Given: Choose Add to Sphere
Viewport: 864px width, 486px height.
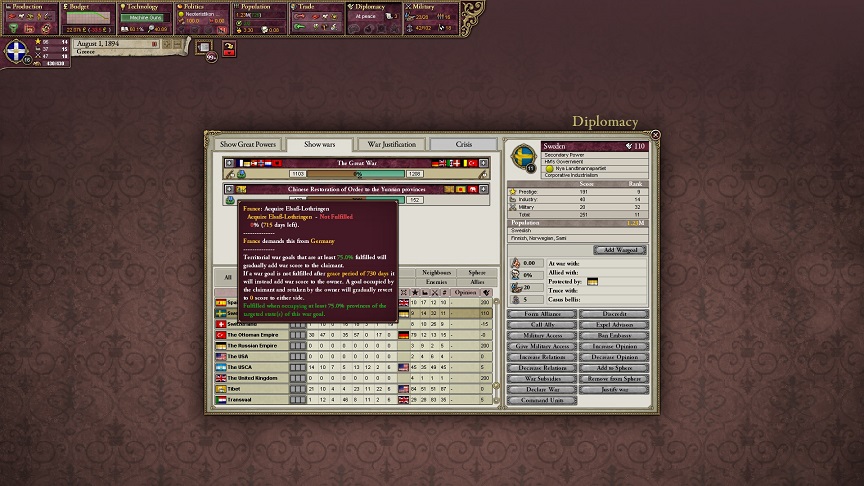Looking at the screenshot, I should point(614,368).
